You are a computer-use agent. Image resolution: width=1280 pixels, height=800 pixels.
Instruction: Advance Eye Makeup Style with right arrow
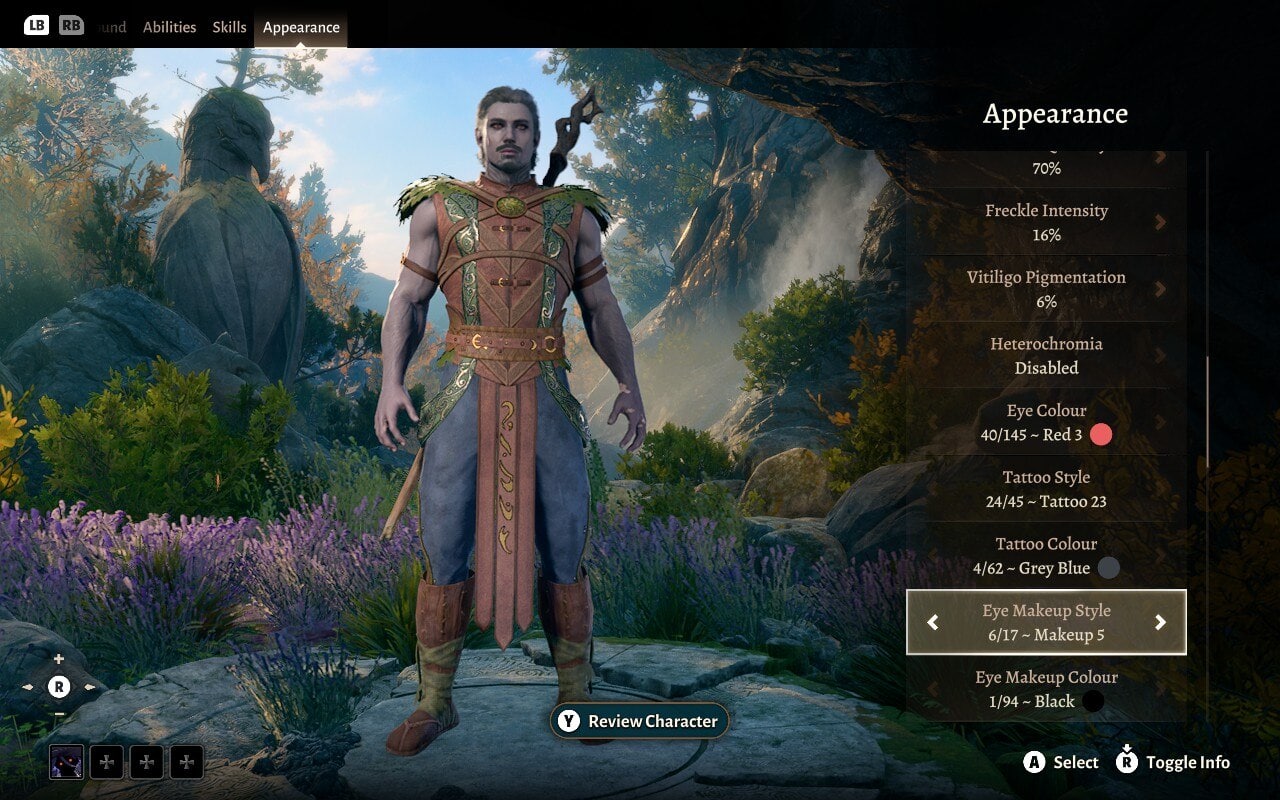[x=1160, y=623]
